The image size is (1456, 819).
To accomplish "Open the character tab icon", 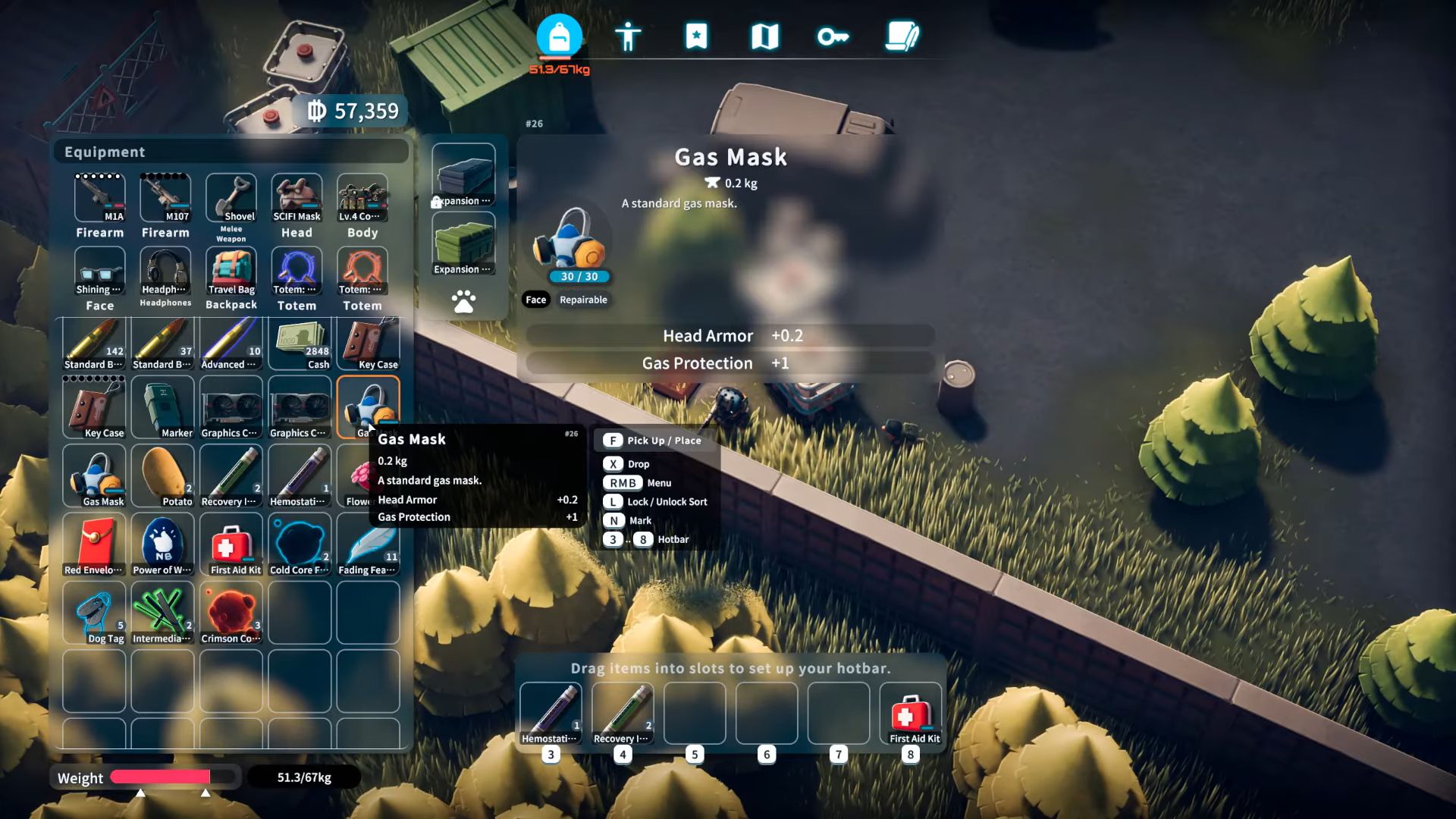I will [628, 36].
